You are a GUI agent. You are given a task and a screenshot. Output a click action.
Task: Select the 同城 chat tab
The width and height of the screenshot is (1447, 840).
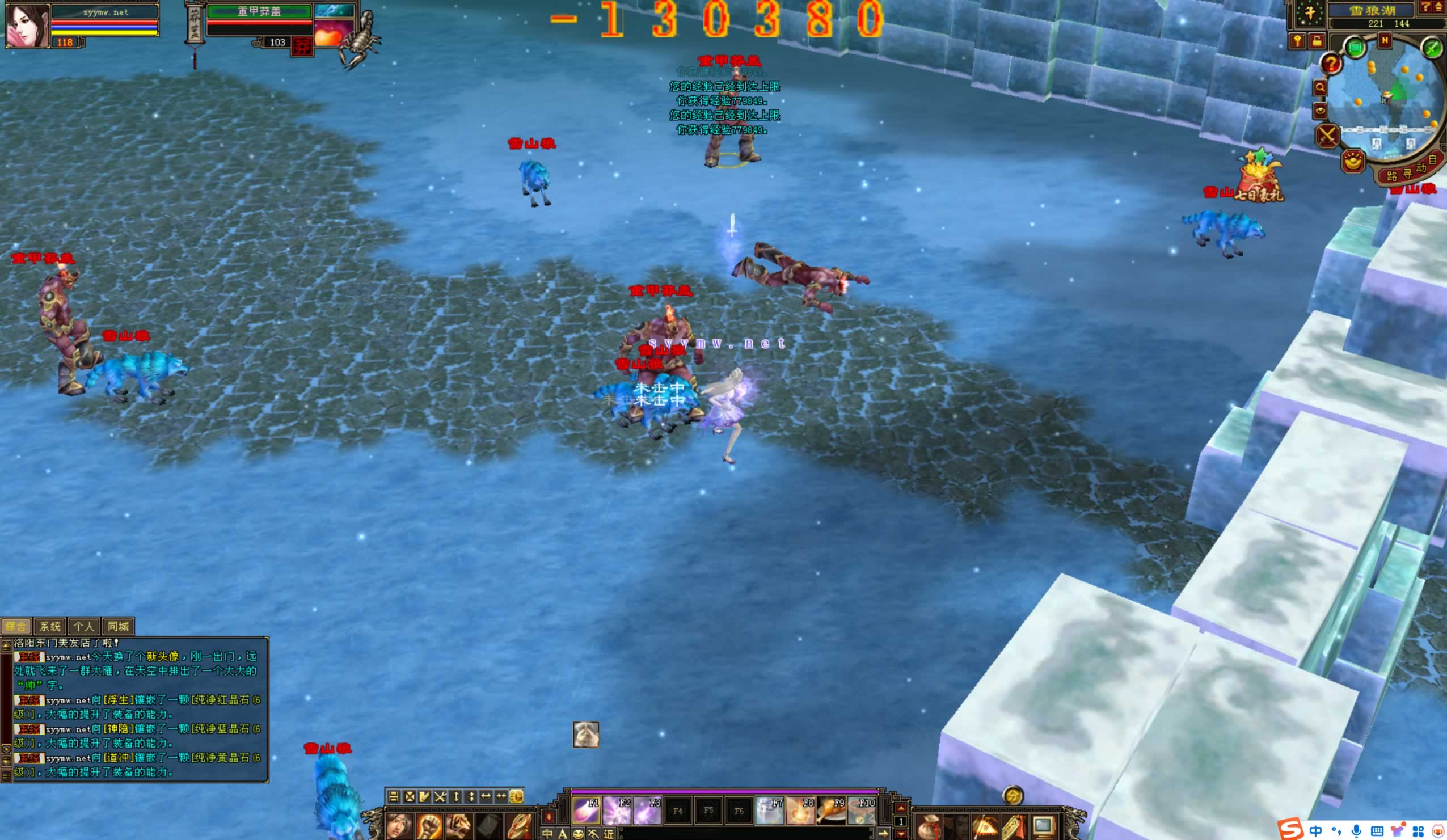(119, 626)
